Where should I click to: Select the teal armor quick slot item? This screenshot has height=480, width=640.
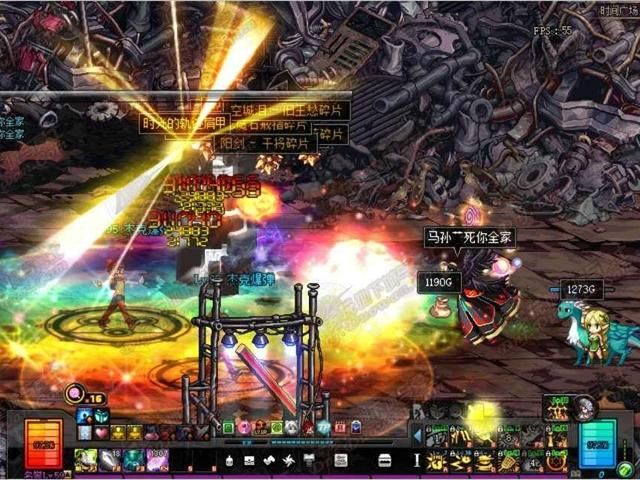pyautogui.click(x=134, y=460)
